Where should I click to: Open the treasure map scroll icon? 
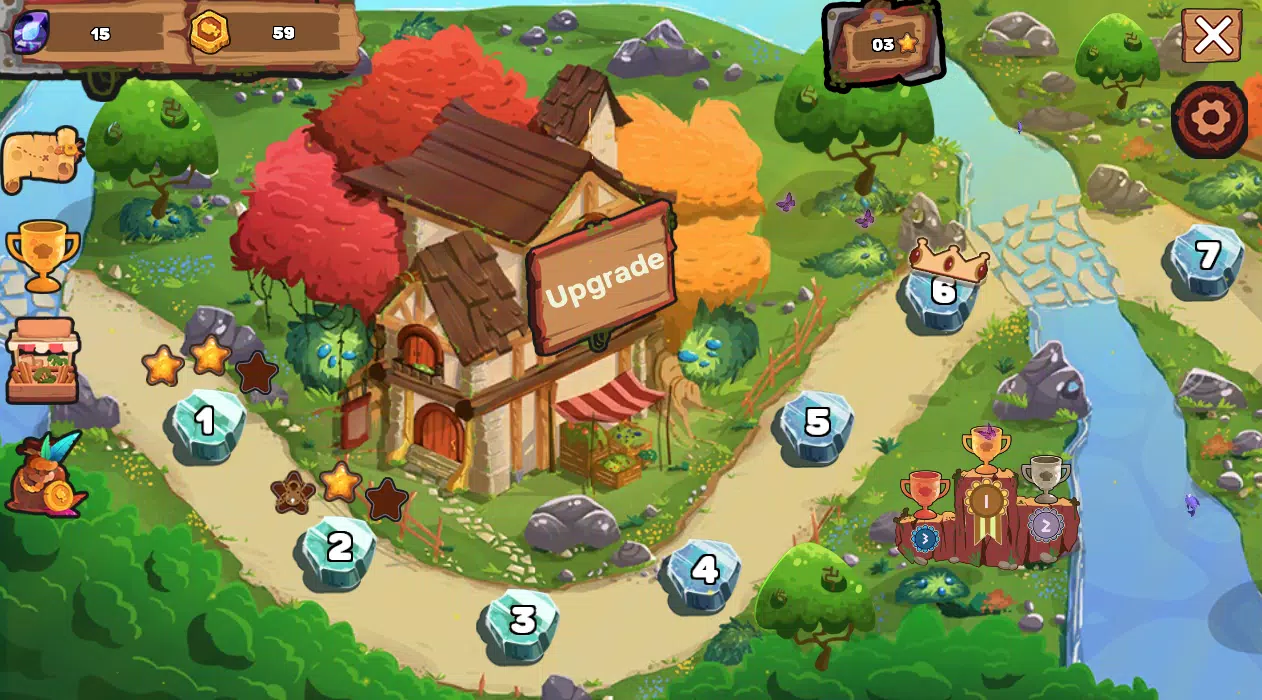click(40, 159)
